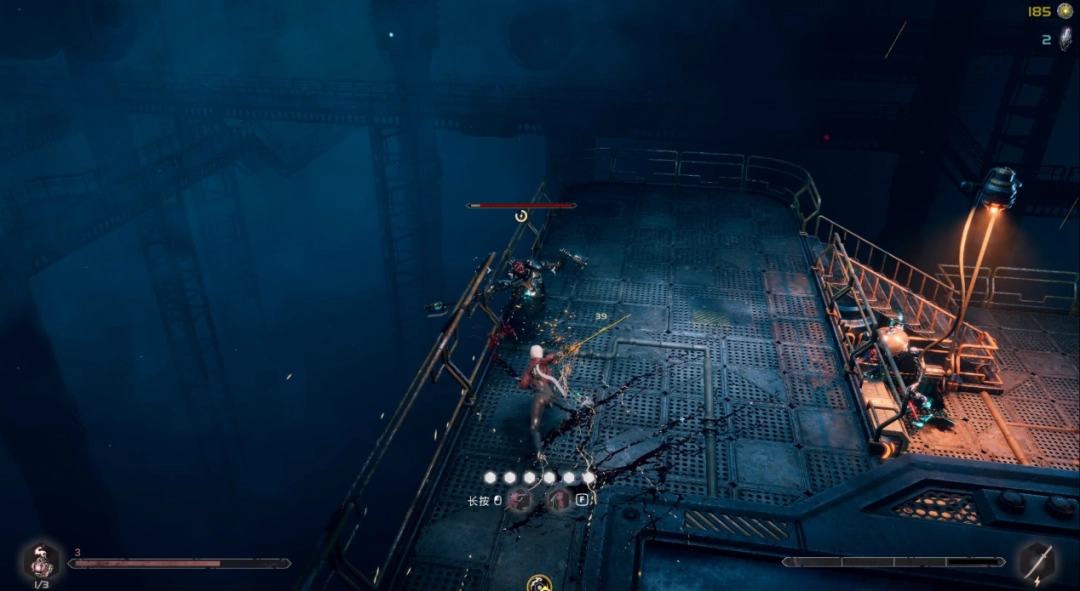This screenshot has width=1080, height=591.
Task: Click the gold coin currency icon
Action: [1065, 11]
